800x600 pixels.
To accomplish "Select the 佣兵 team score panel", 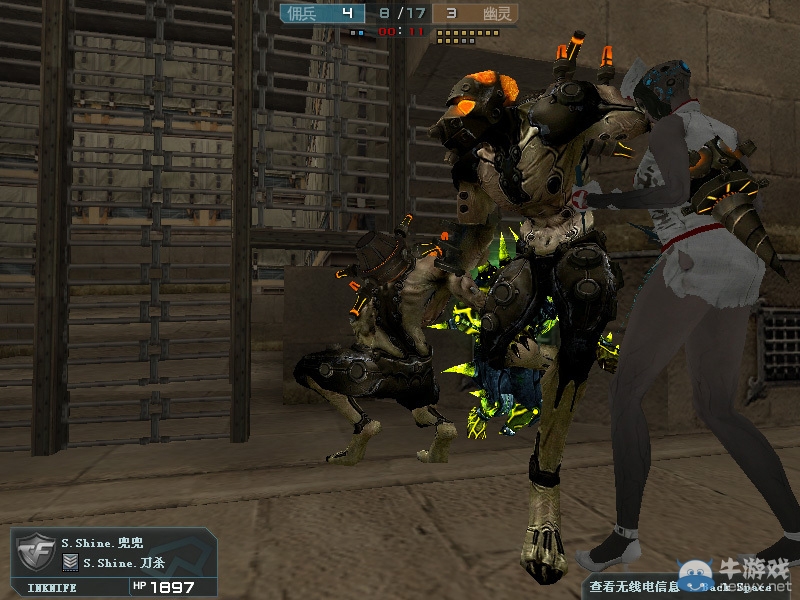I will click(x=319, y=13).
